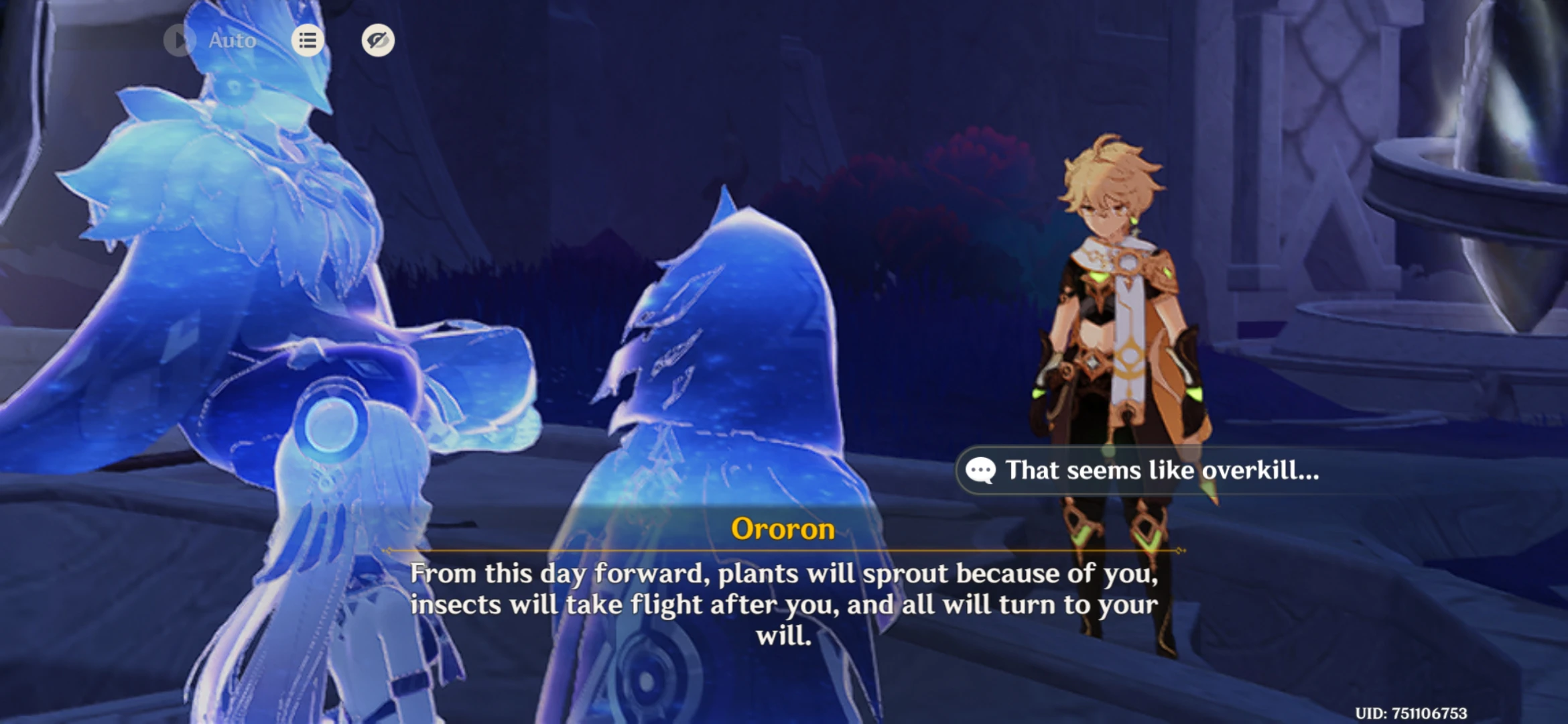Select the crossed-out eye button
The width and height of the screenshot is (1568, 724).
click(x=377, y=40)
